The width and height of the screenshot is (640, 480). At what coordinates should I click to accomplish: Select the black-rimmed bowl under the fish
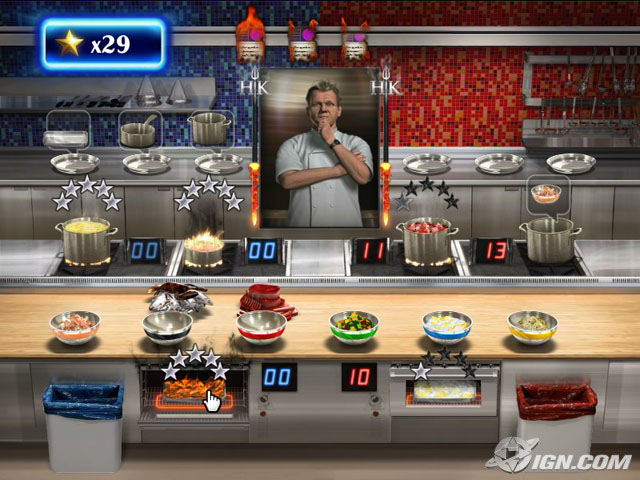point(167,326)
